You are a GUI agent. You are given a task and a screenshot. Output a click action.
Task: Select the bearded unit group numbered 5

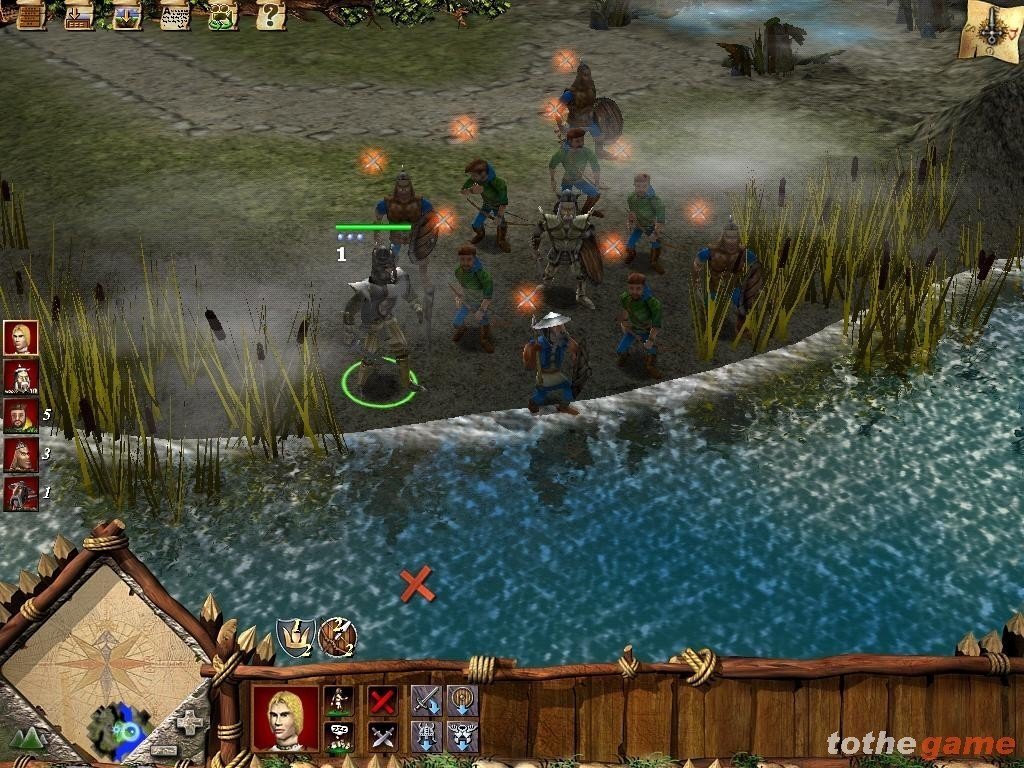pyautogui.click(x=20, y=415)
